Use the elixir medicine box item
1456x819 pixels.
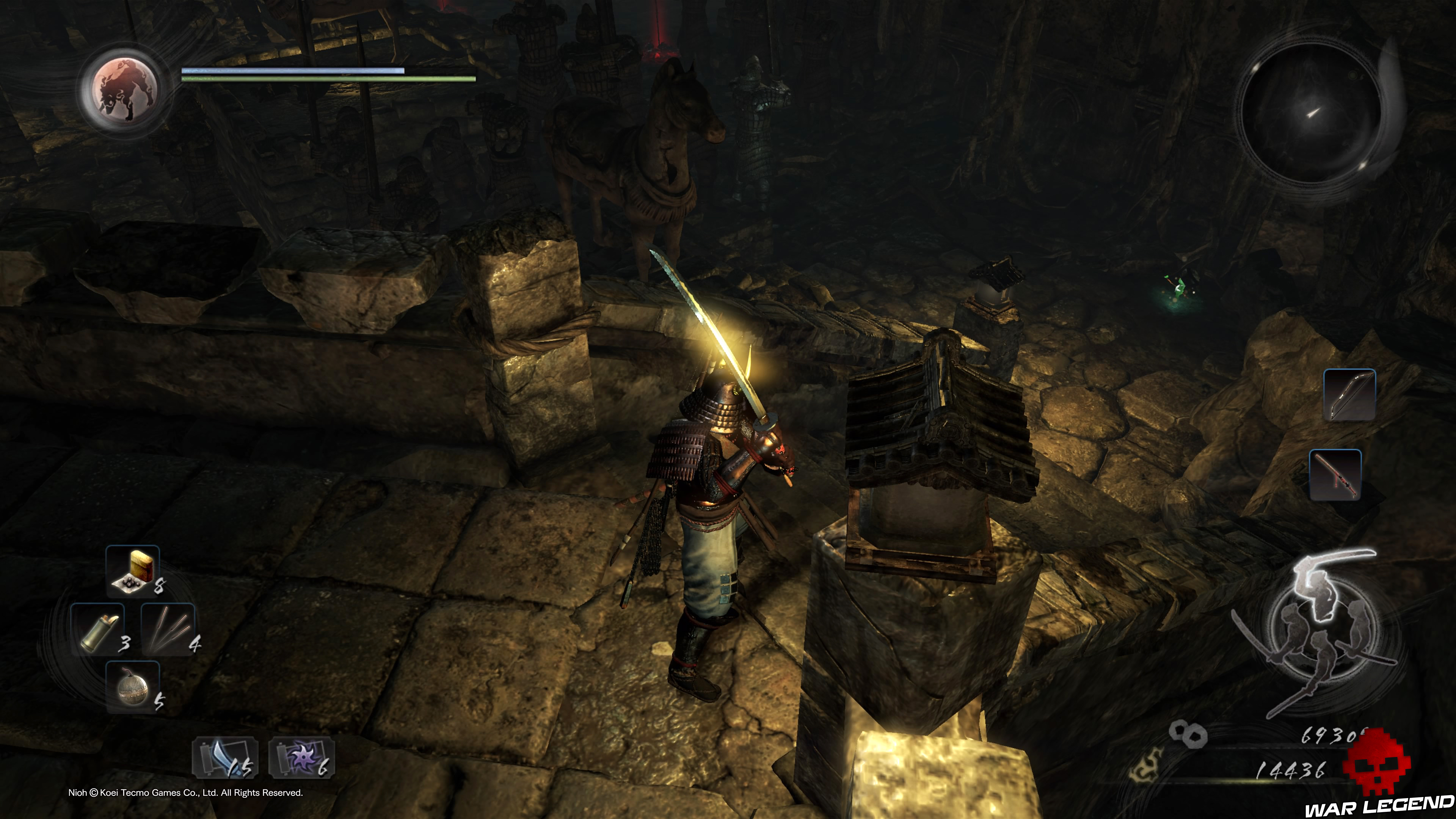pyautogui.click(x=133, y=571)
